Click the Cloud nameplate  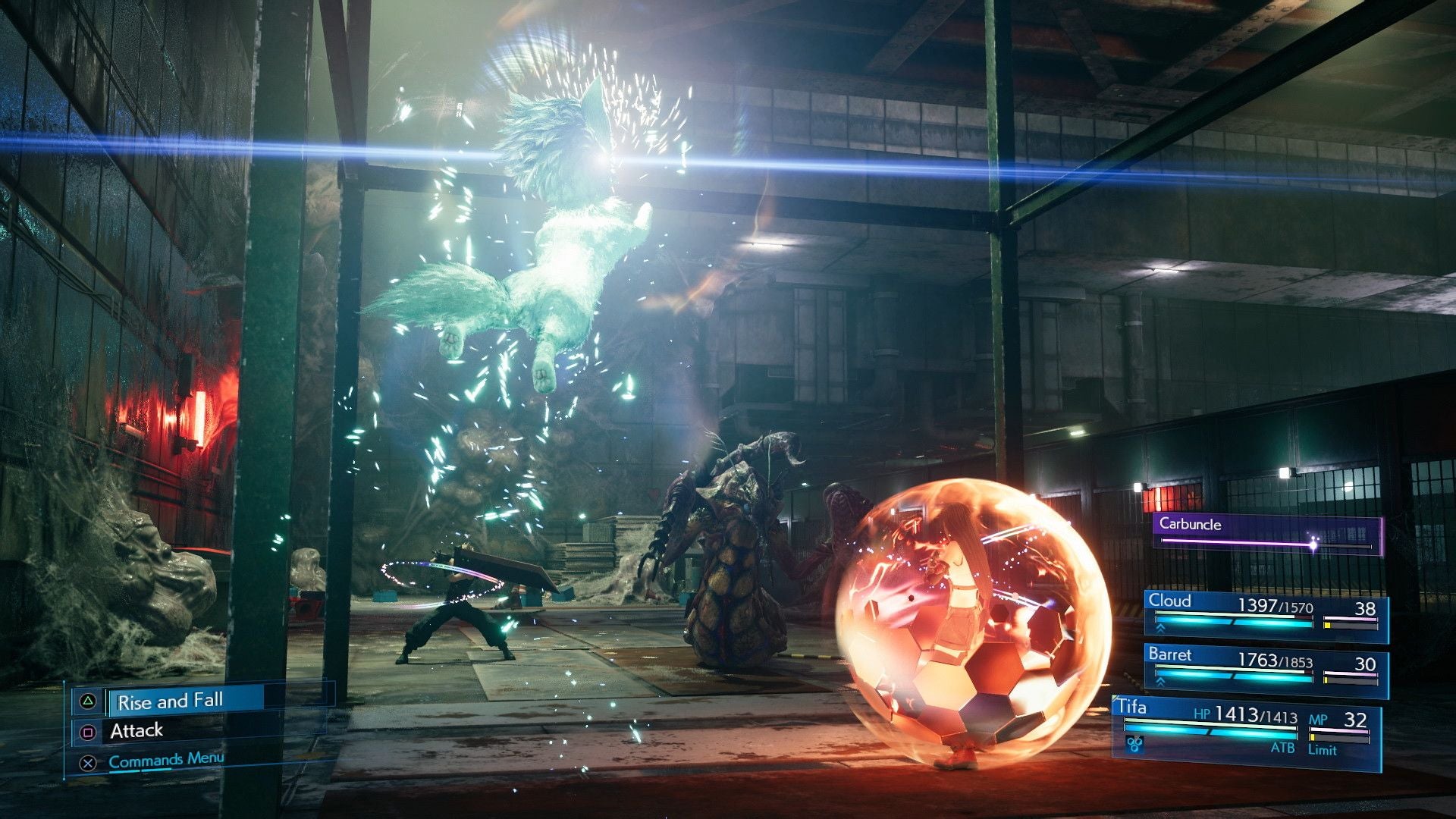click(1169, 601)
